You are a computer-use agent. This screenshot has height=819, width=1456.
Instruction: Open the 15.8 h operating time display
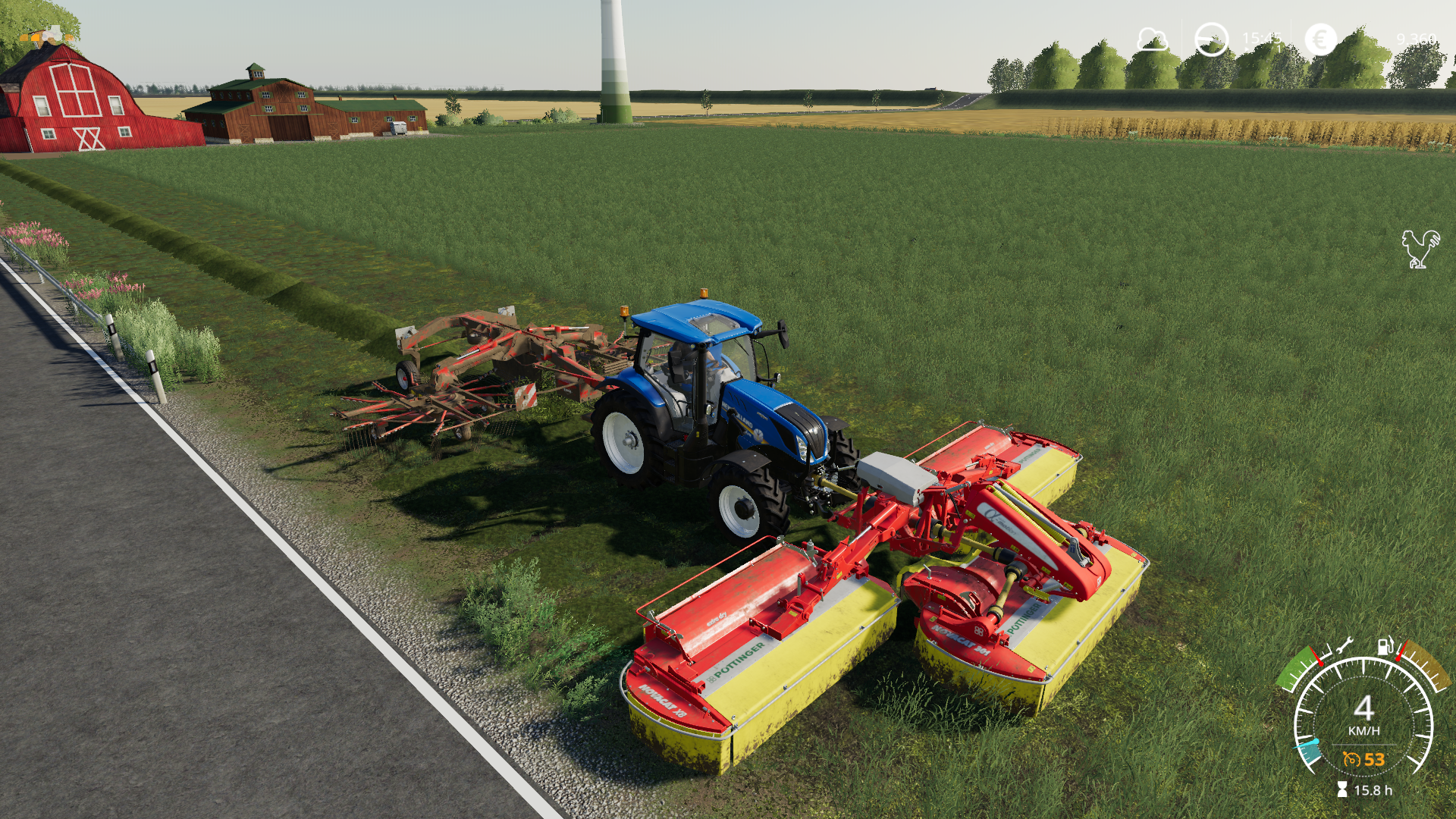(x=1373, y=789)
